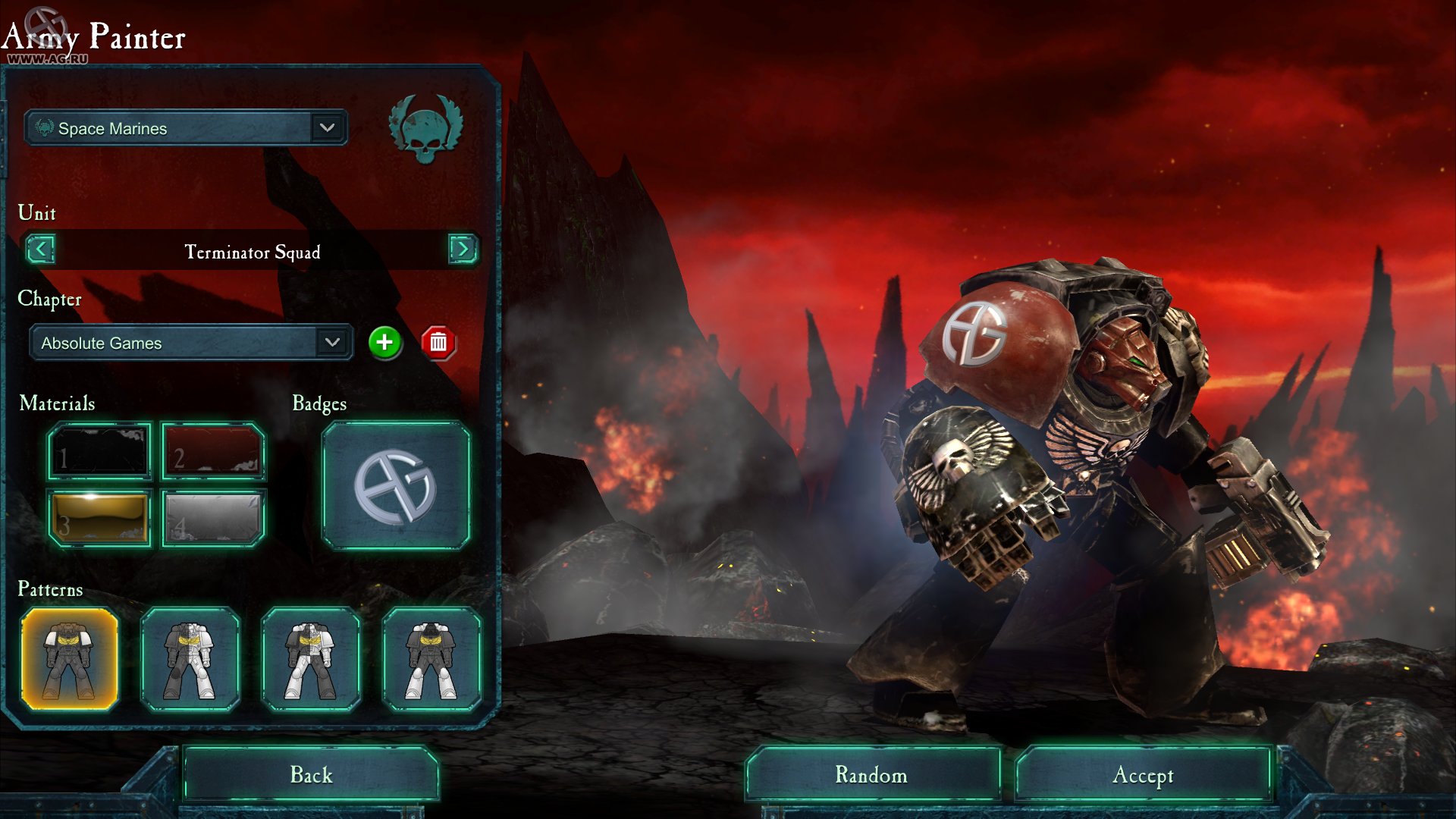The width and height of the screenshot is (1456, 819).
Task: Switch to the next unit arrow
Action: [x=463, y=249]
